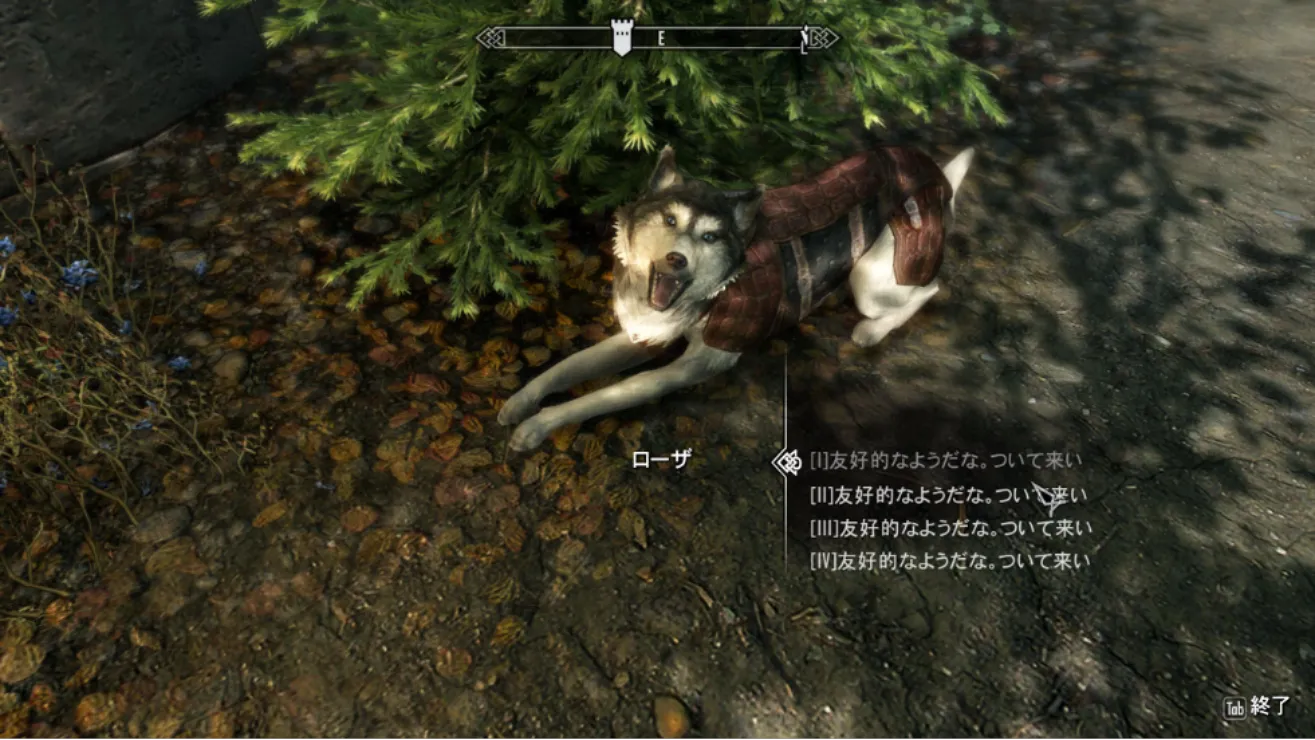The width and height of the screenshot is (1315, 740).
Task: Choose the dialogue option marked [I]
Action: tap(945, 461)
